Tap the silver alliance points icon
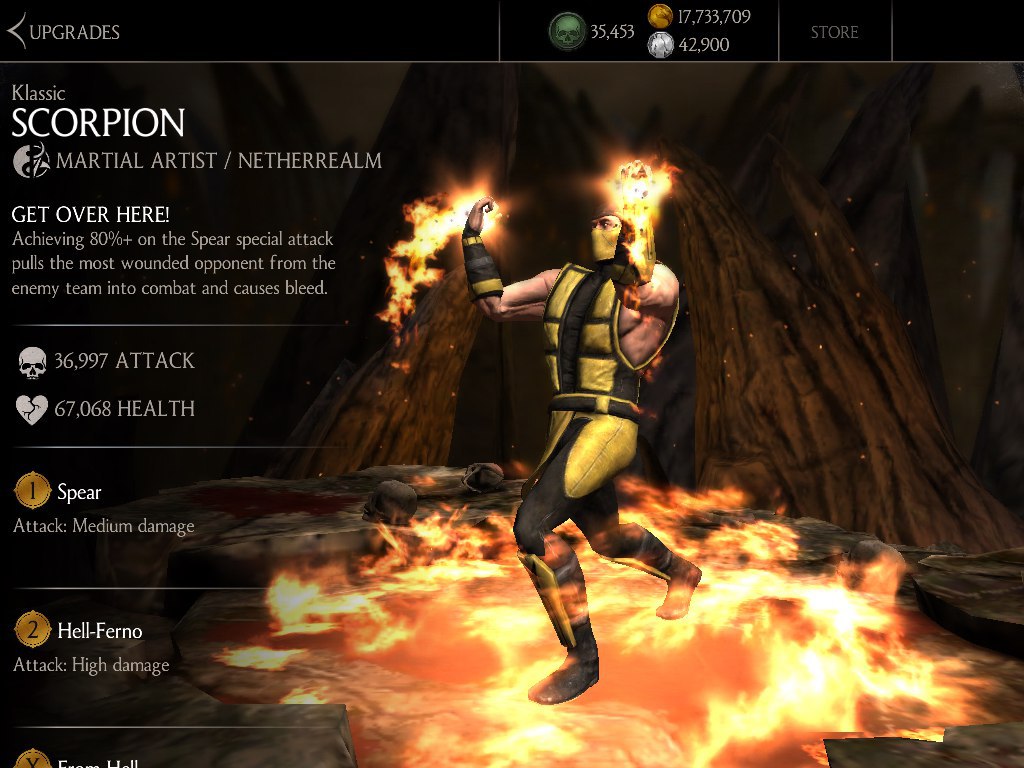Screen dimensions: 1024x768 click(x=660, y=45)
